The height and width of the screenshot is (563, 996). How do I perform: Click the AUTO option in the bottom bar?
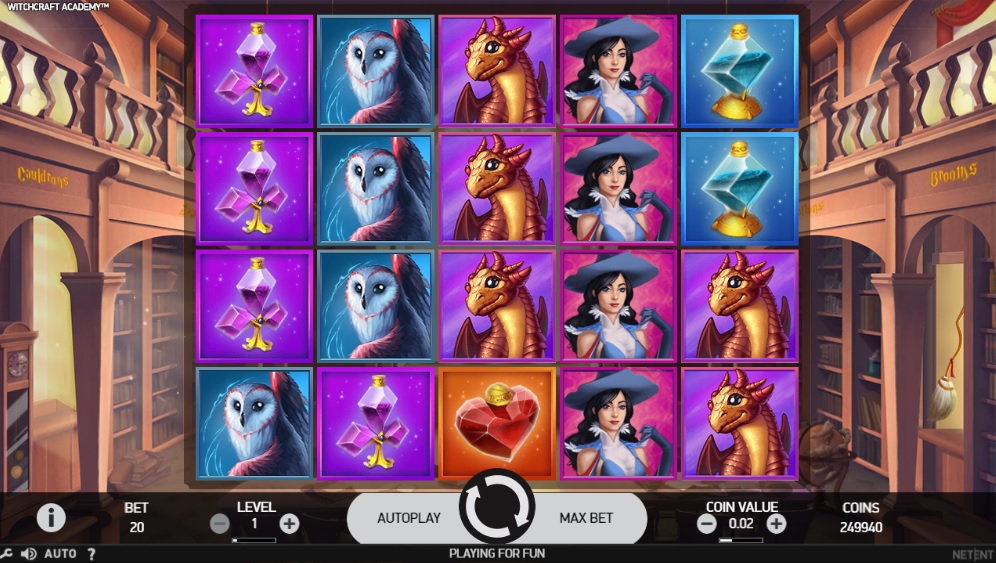pos(60,553)
